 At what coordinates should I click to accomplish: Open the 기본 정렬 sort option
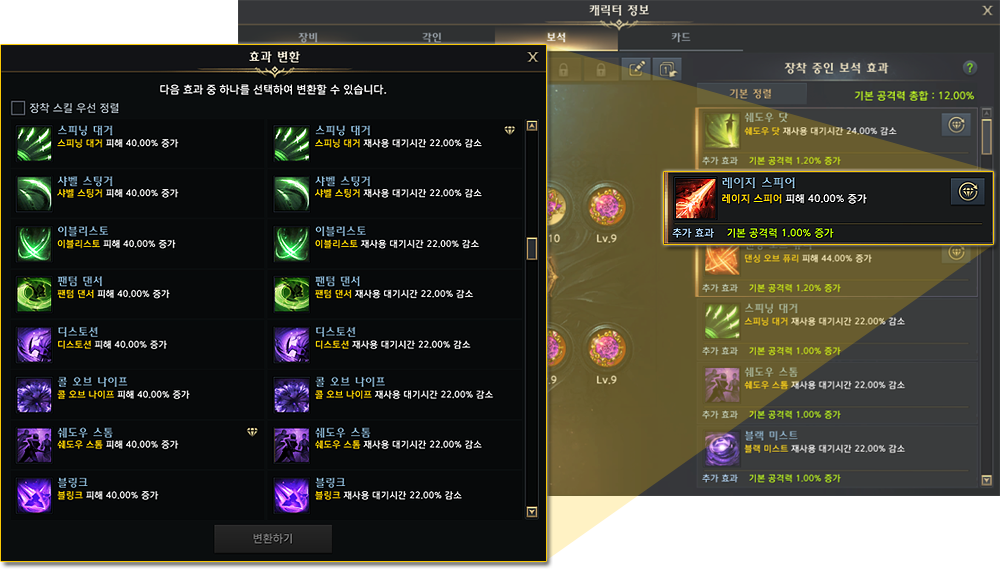pos(750,94)
